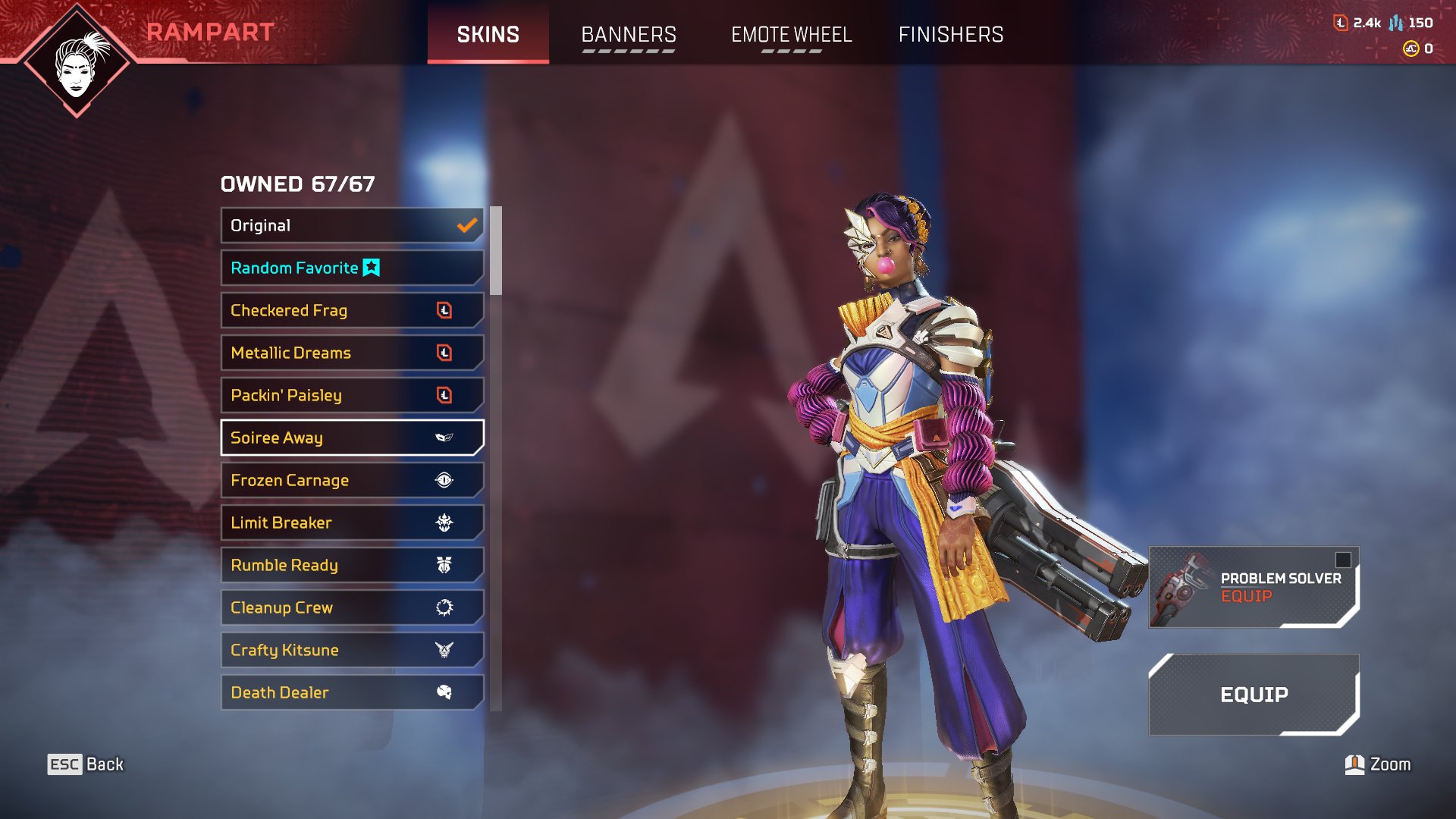1456x819 pixels.
Task: Choose the Rumble Ready skin
Action: tap(352, 565)
